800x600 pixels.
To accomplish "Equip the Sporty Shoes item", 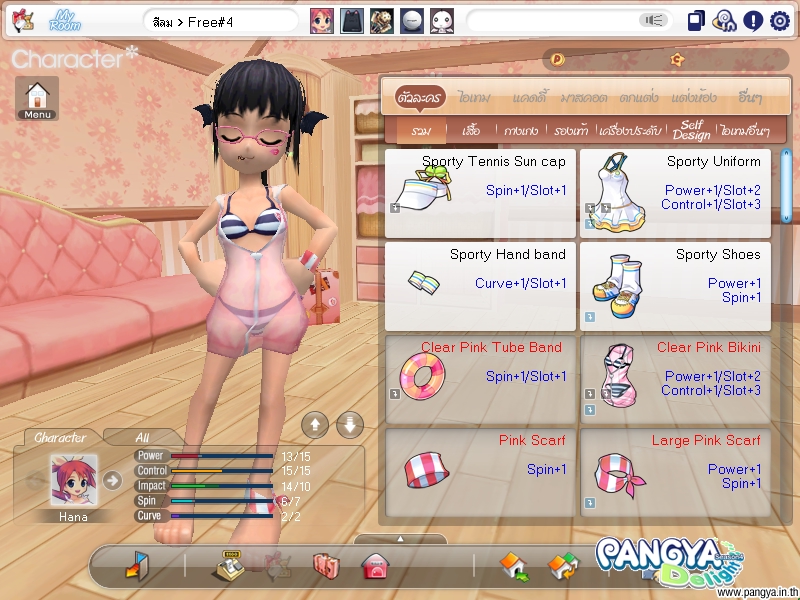I will click(x=675, y=285).
